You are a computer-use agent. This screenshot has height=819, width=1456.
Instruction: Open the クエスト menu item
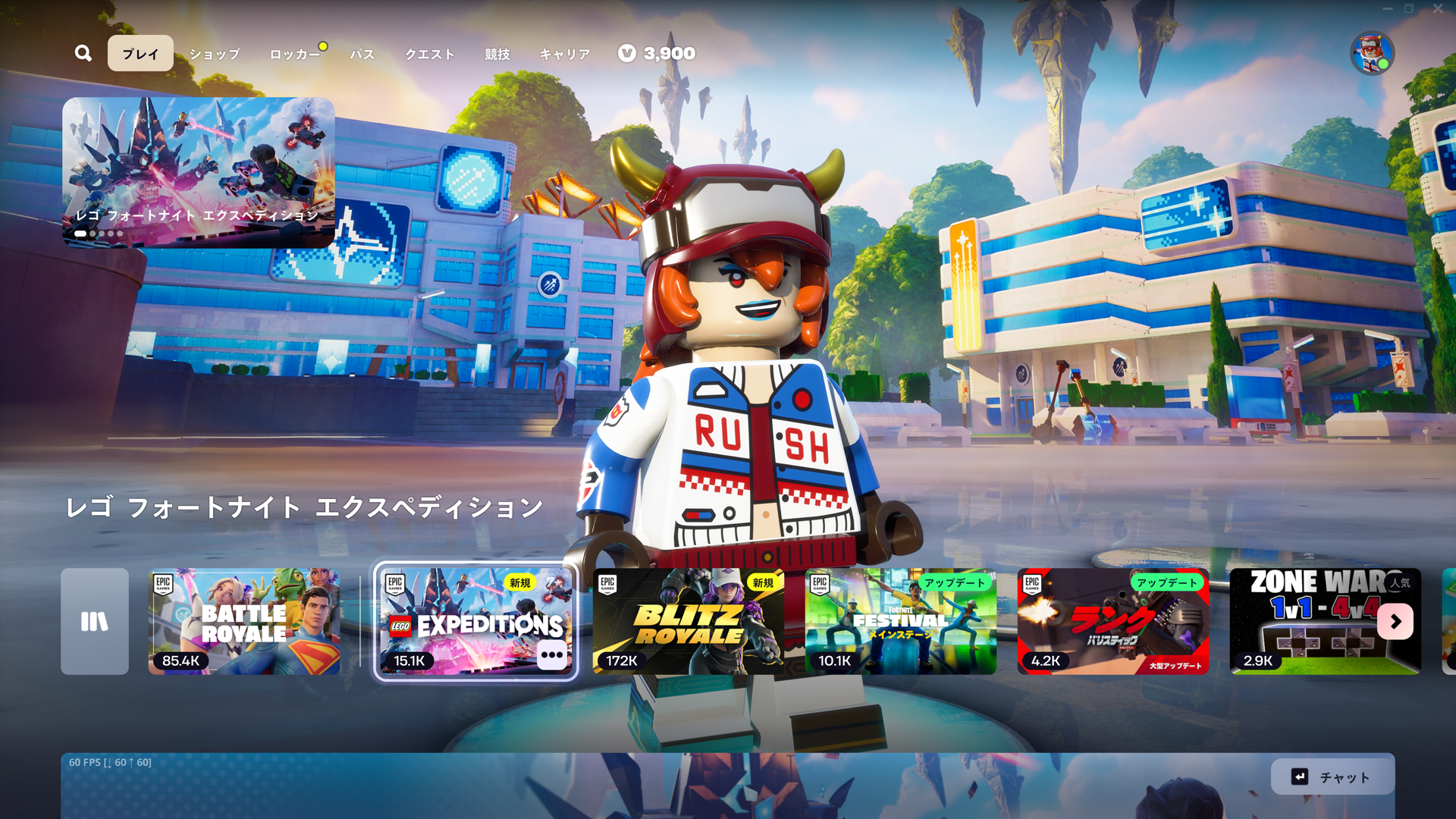click(429, 54)
